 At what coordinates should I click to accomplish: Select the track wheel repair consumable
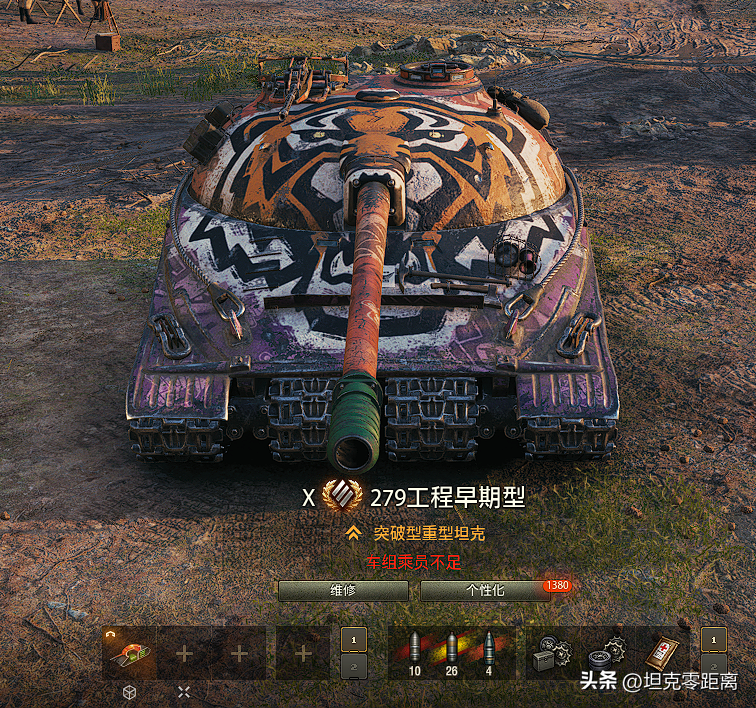605,653
